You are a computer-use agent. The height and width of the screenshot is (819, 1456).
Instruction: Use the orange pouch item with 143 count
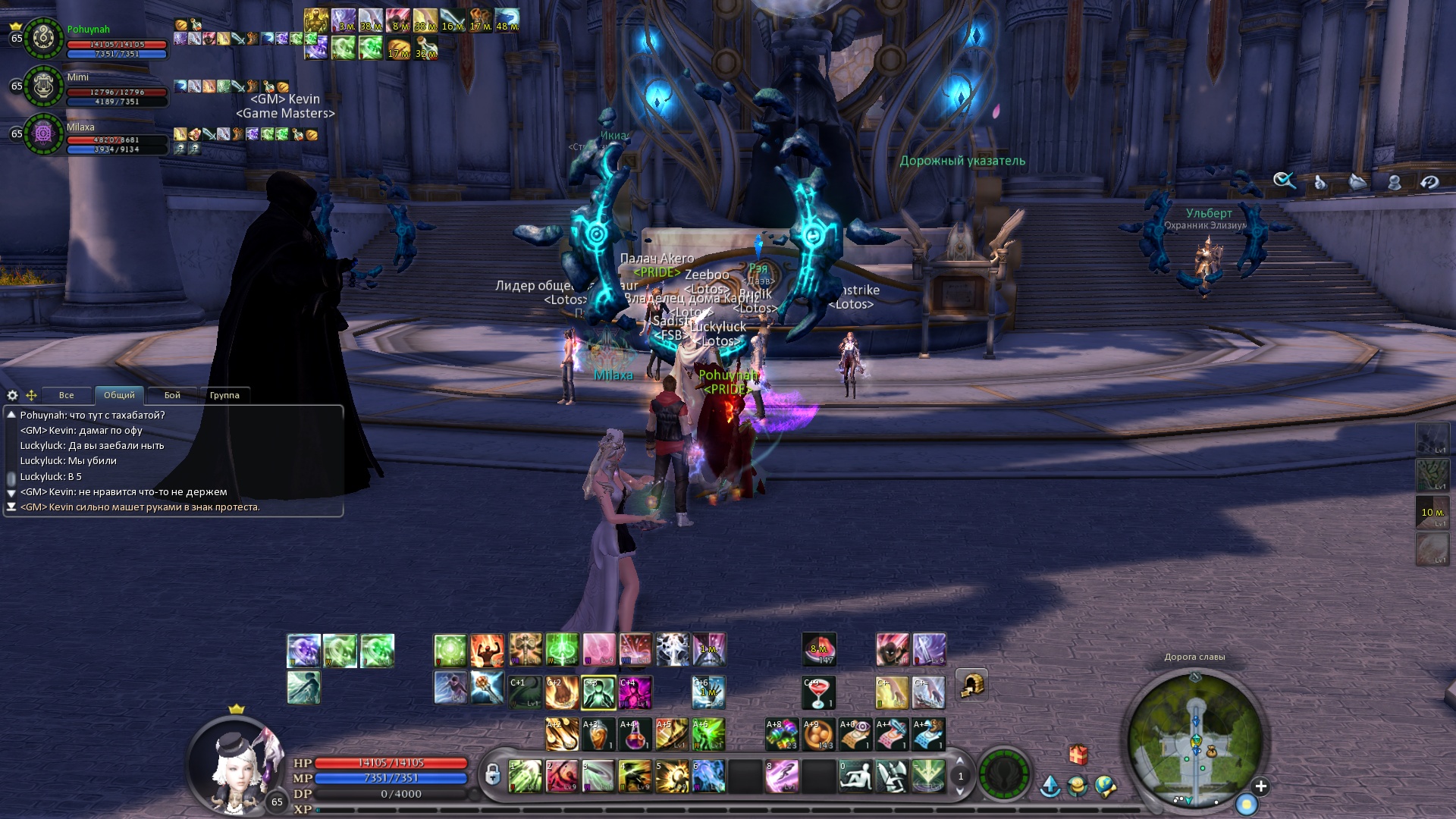[819, 735]
